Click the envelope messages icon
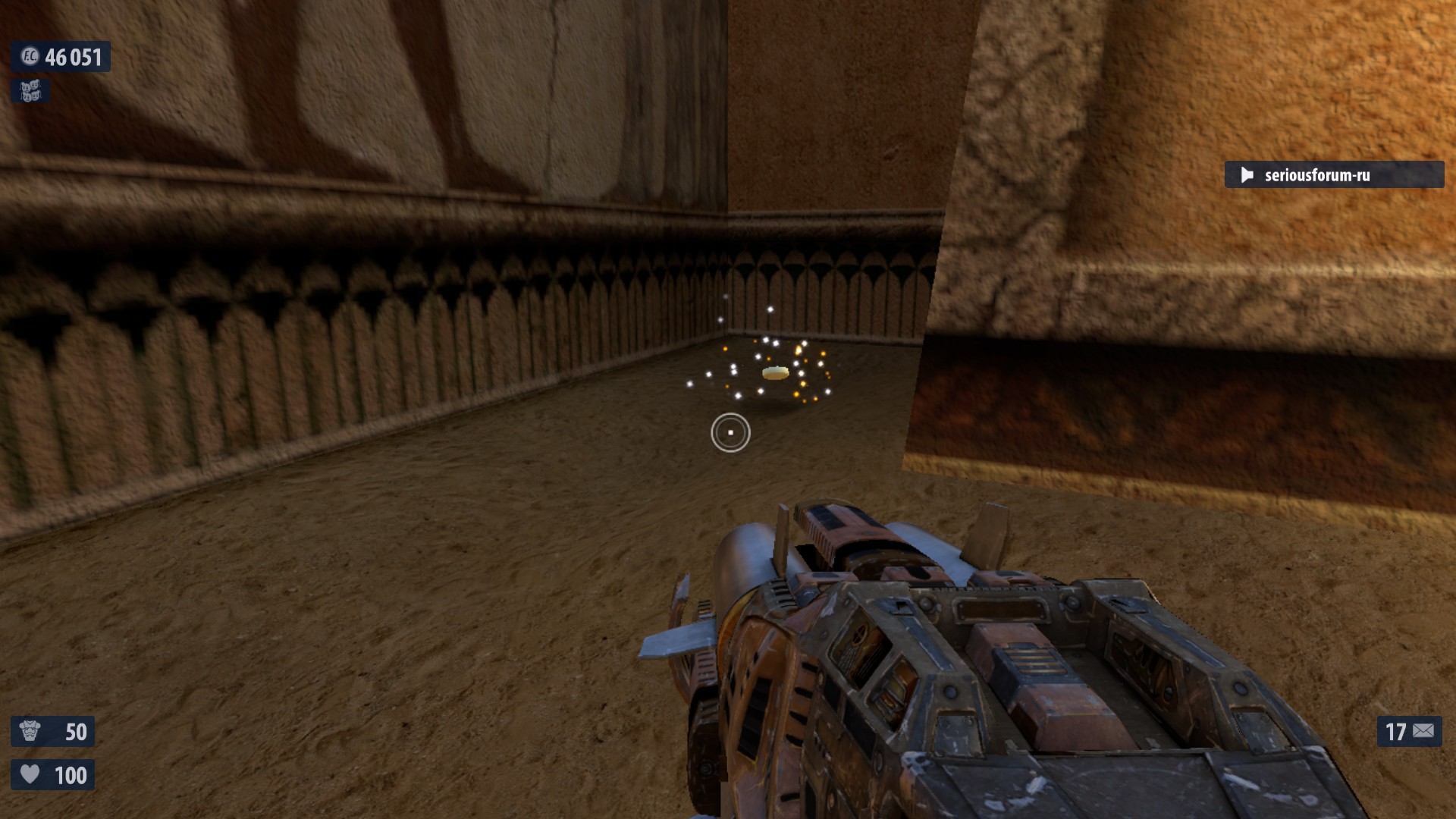The width and height of the screenshot is (1456, 819). (1423, 731)
